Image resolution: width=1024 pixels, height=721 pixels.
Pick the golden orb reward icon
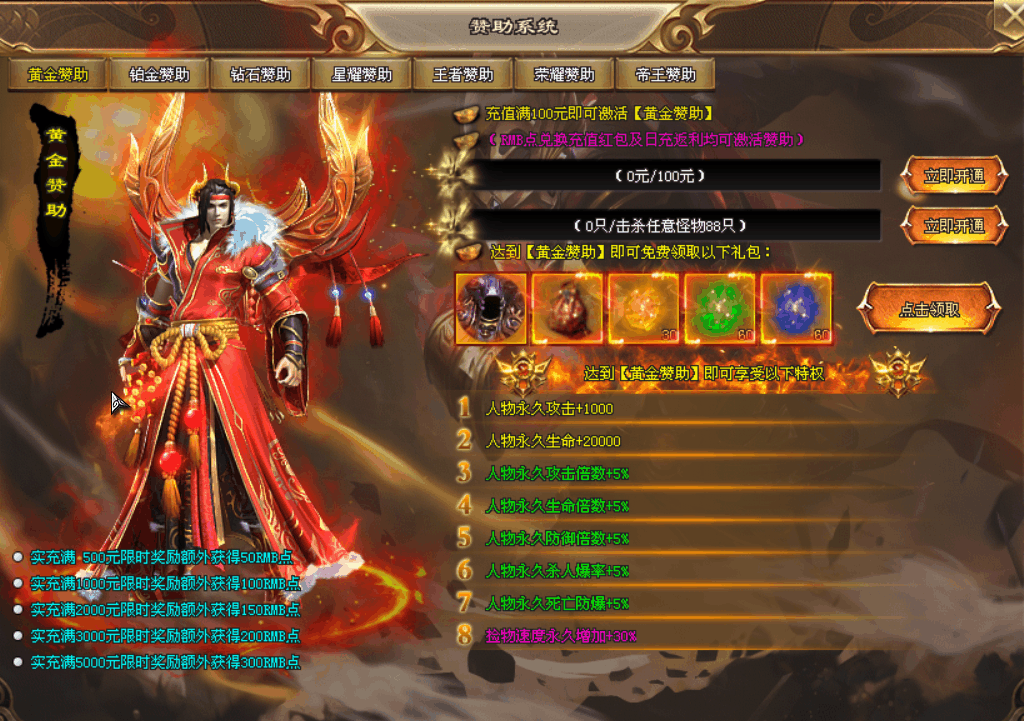point(643,308)
